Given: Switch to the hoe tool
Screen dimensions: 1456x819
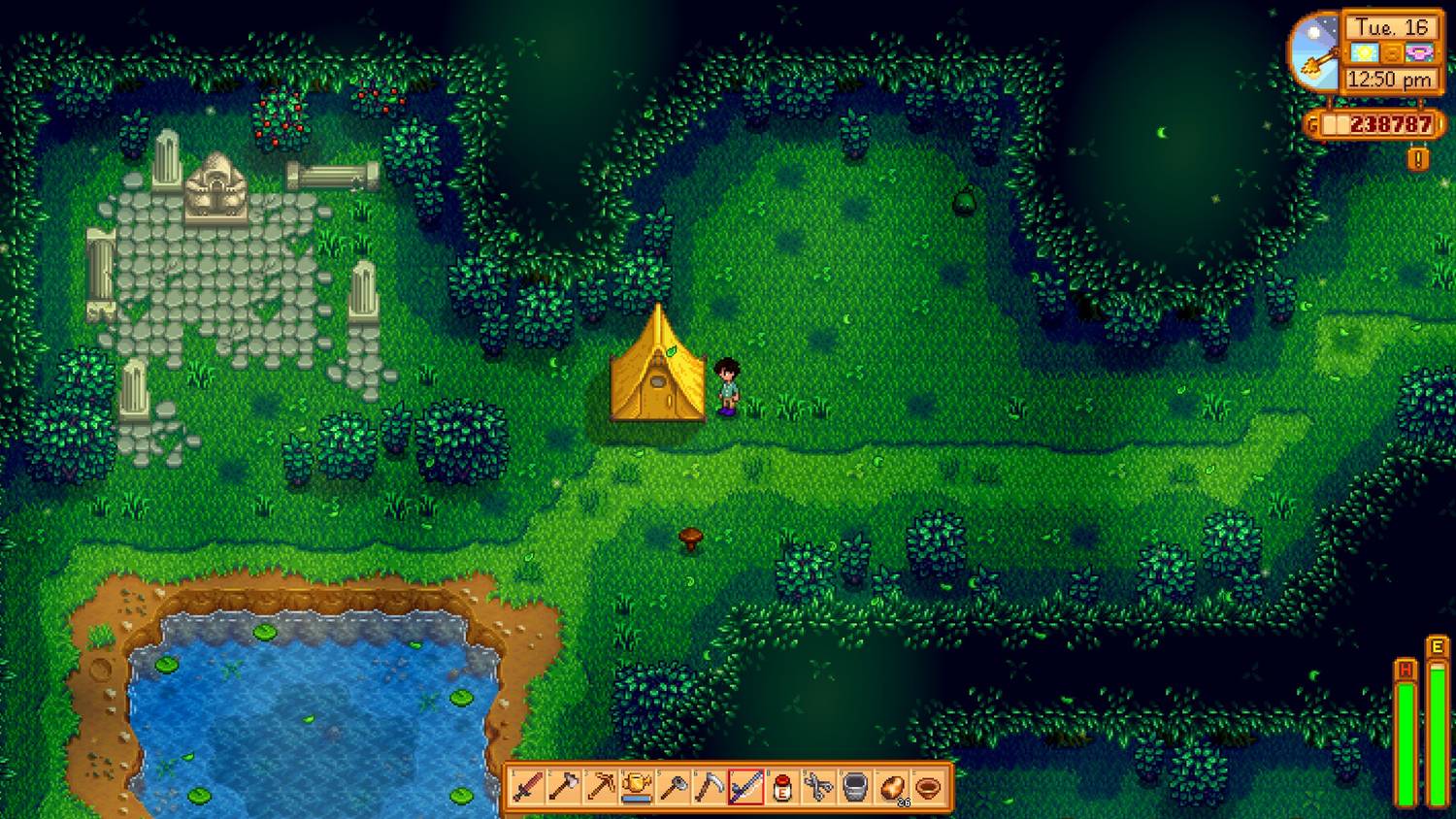Looking at the screenshot, I should pyautogui.click(x=673, y=786).
